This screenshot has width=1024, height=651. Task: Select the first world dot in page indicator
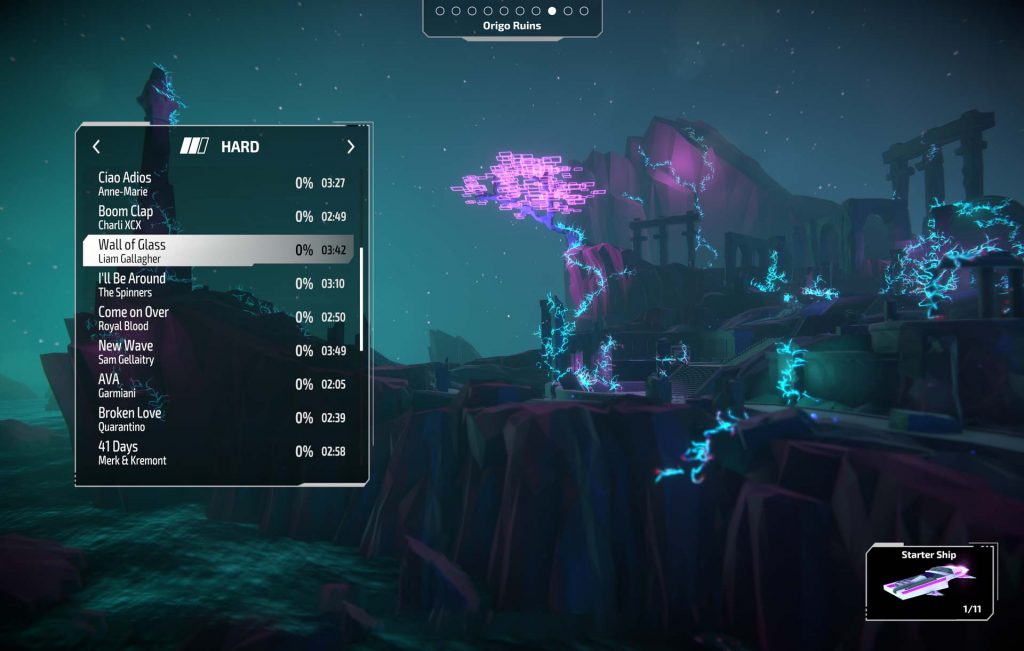pos(440,11)
